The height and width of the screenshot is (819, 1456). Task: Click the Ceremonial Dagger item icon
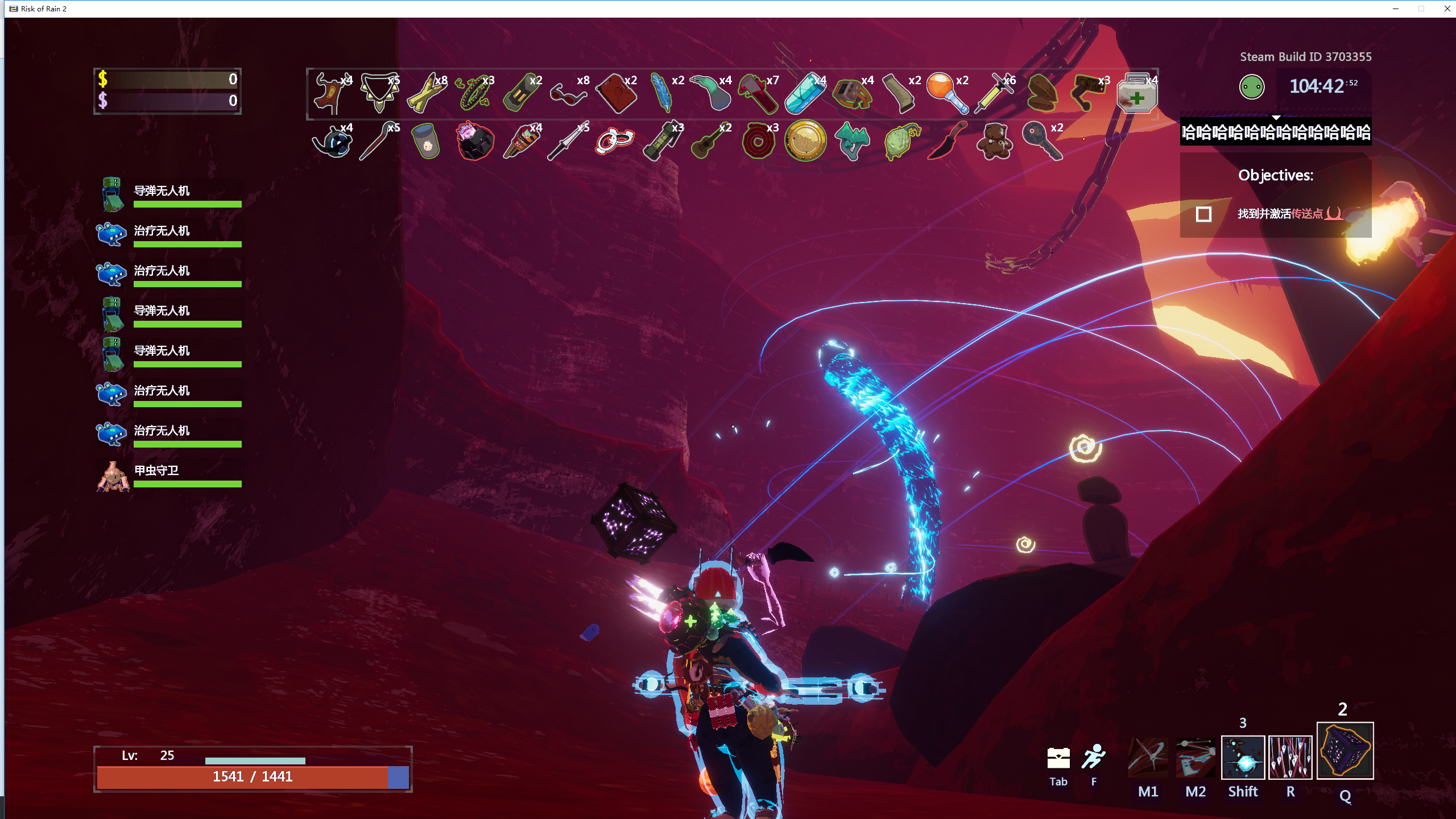pos(946,141)
